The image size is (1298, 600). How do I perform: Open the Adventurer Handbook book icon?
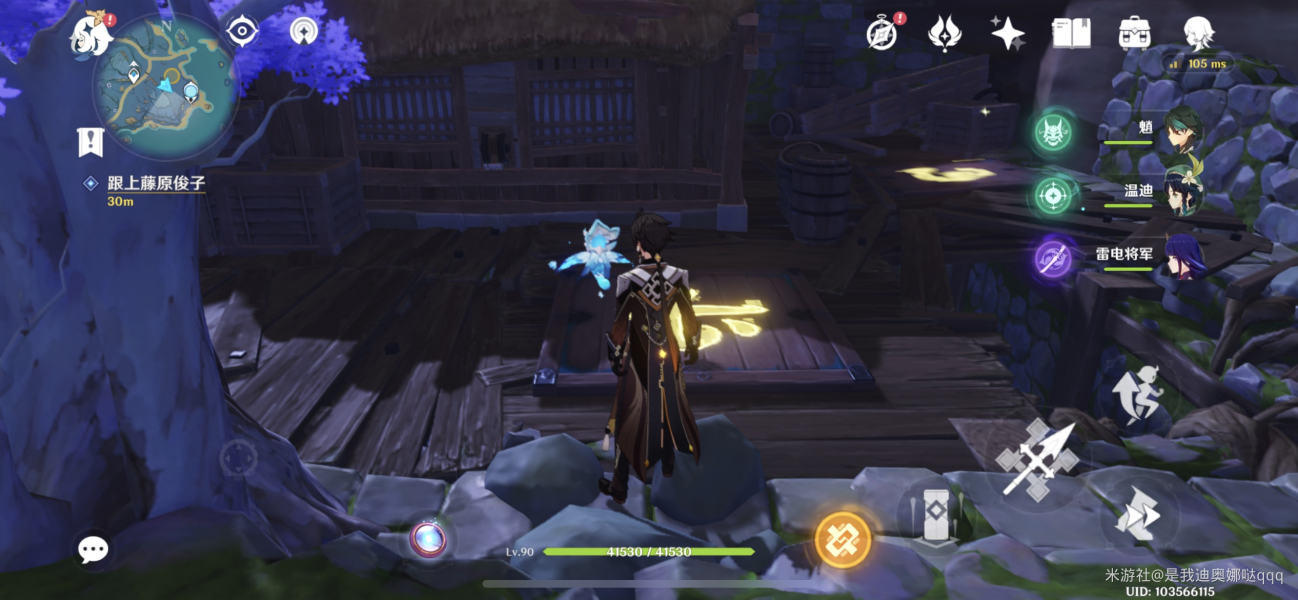coord(1071,34)
